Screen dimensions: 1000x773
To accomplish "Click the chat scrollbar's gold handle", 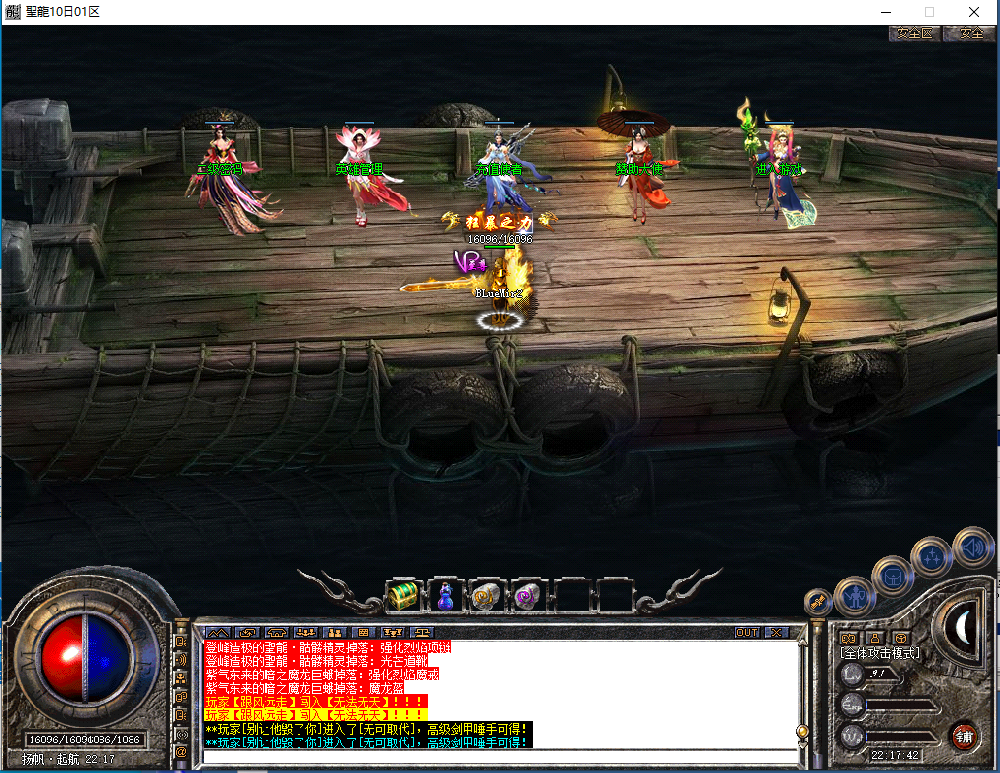I will coord(801,733).
